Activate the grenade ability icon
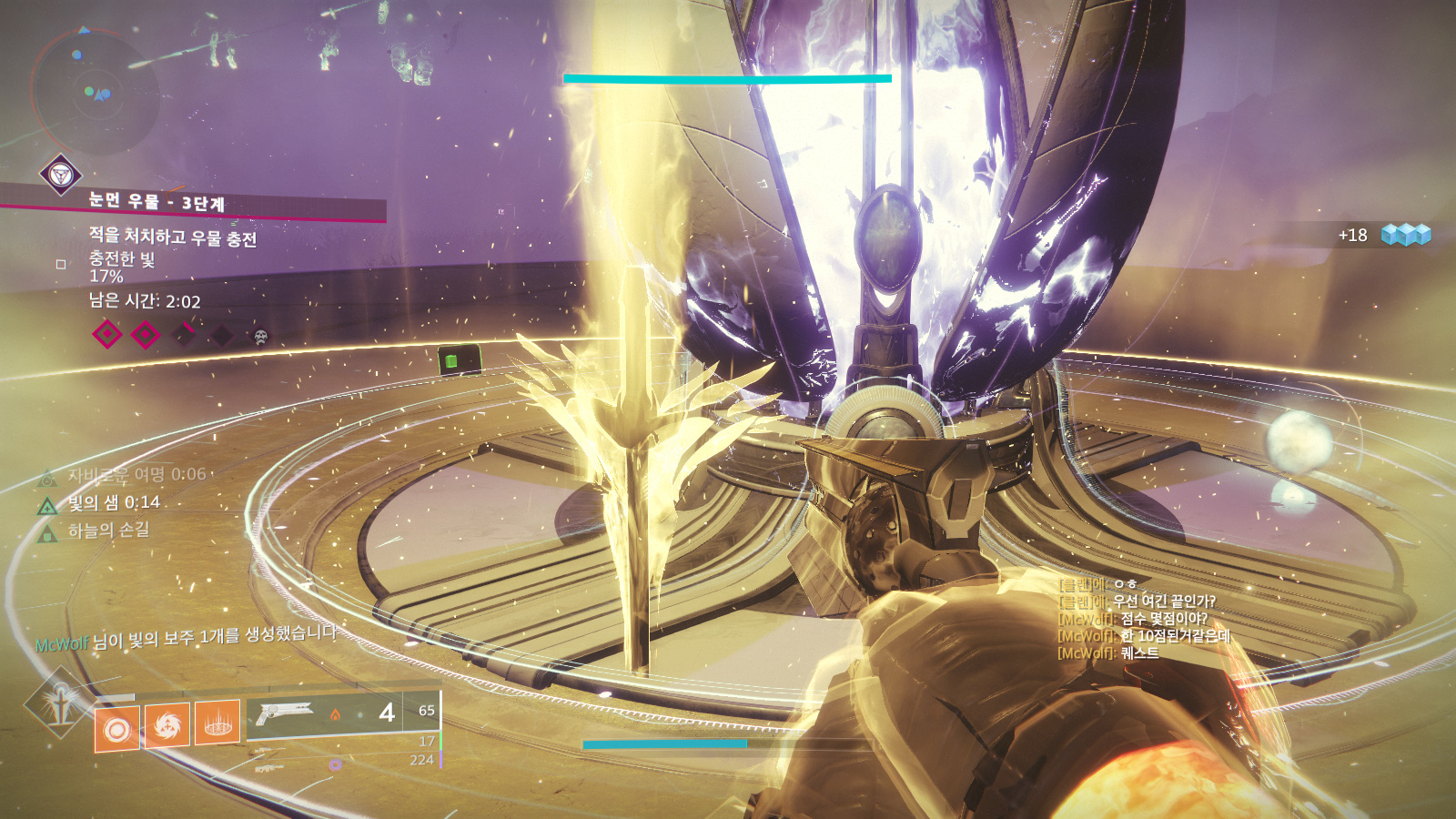The height and width of the screenshot is (819, 1456). pyautogui.click(x=117, y=729)
